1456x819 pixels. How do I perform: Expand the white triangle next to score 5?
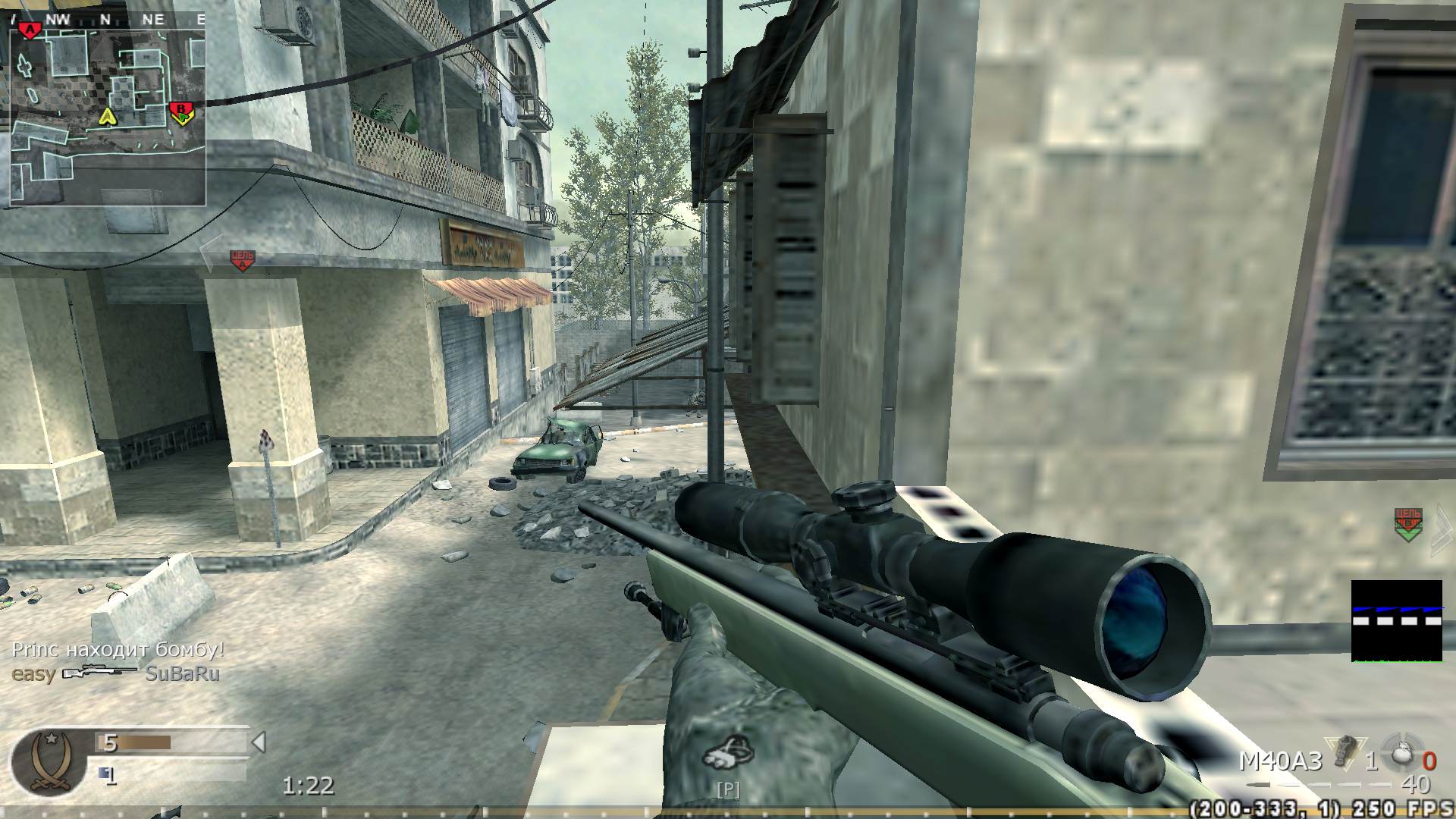pyautogui.click(x=258, y=744)
